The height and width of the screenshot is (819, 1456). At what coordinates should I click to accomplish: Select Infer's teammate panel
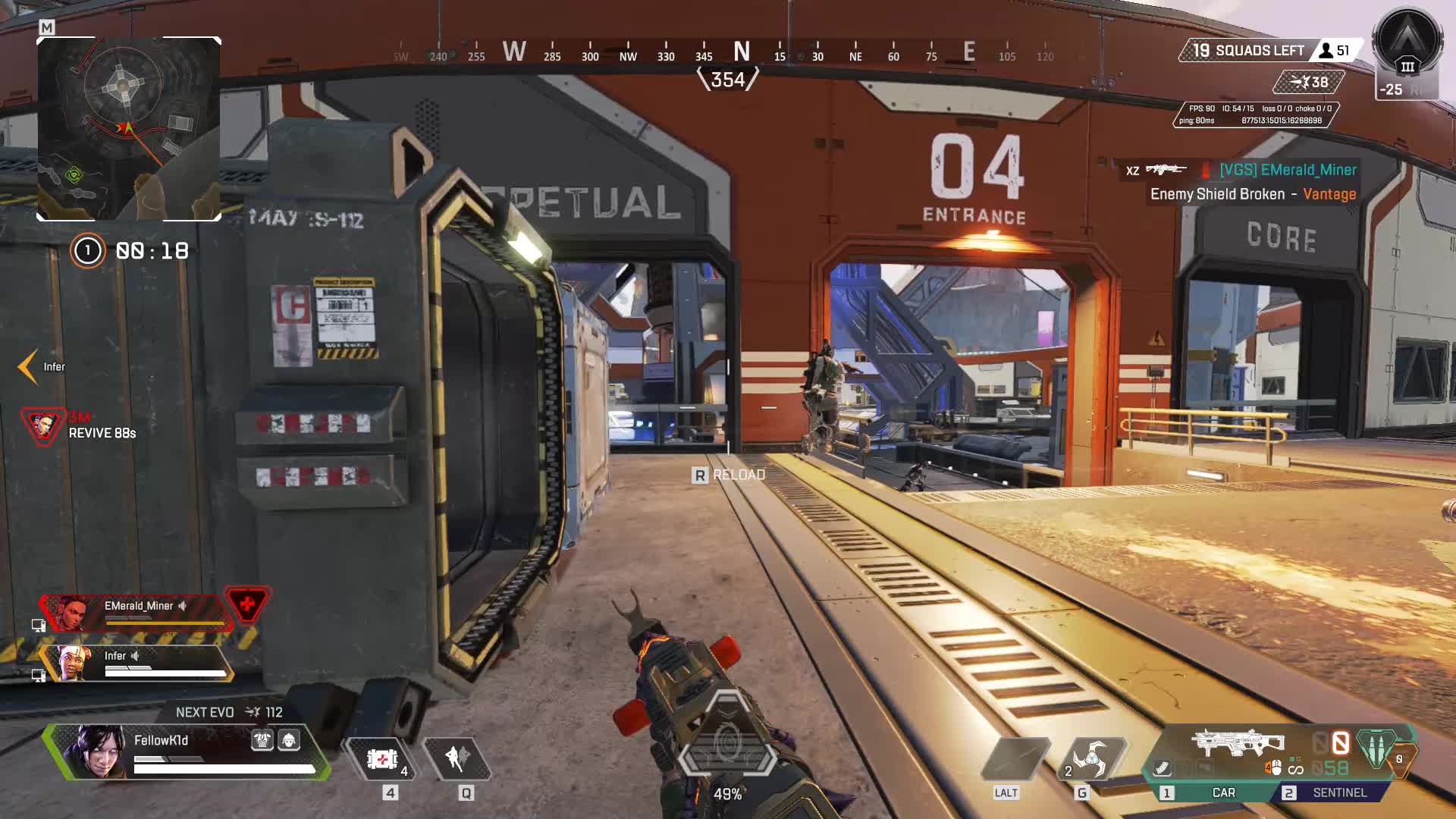tap(136, 663)
